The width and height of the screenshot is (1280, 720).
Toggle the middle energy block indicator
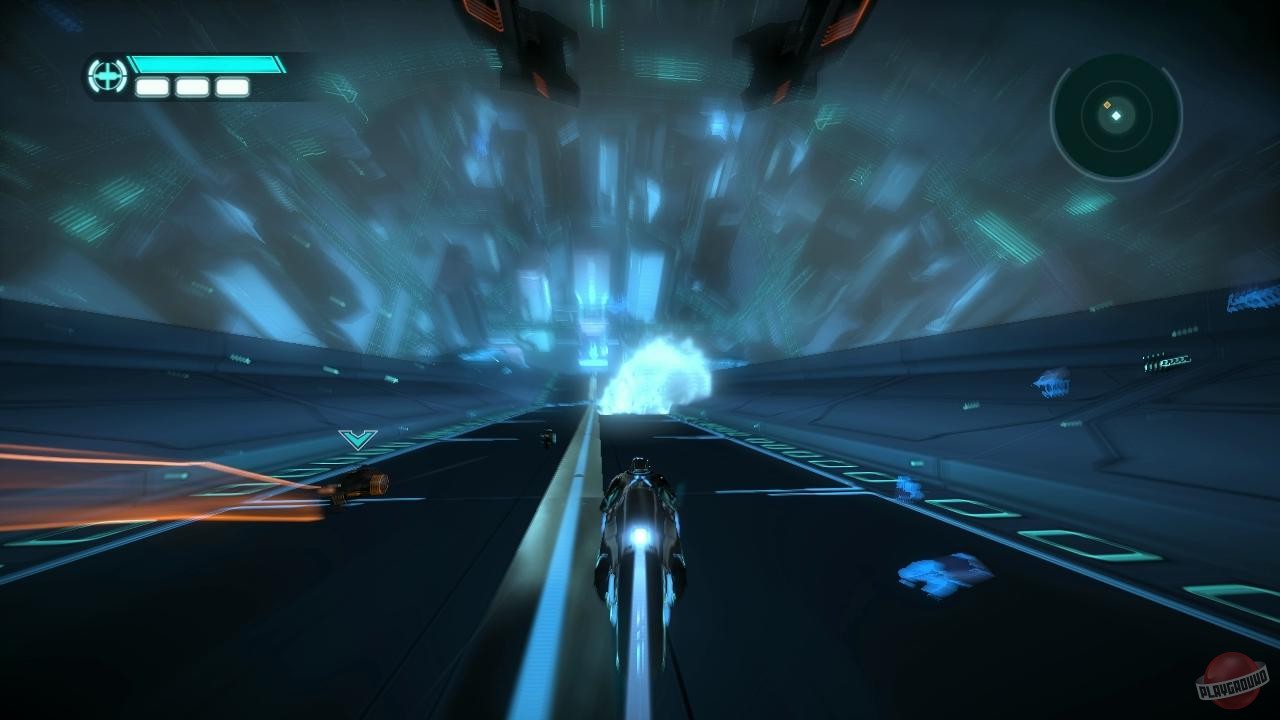[190, 85]
